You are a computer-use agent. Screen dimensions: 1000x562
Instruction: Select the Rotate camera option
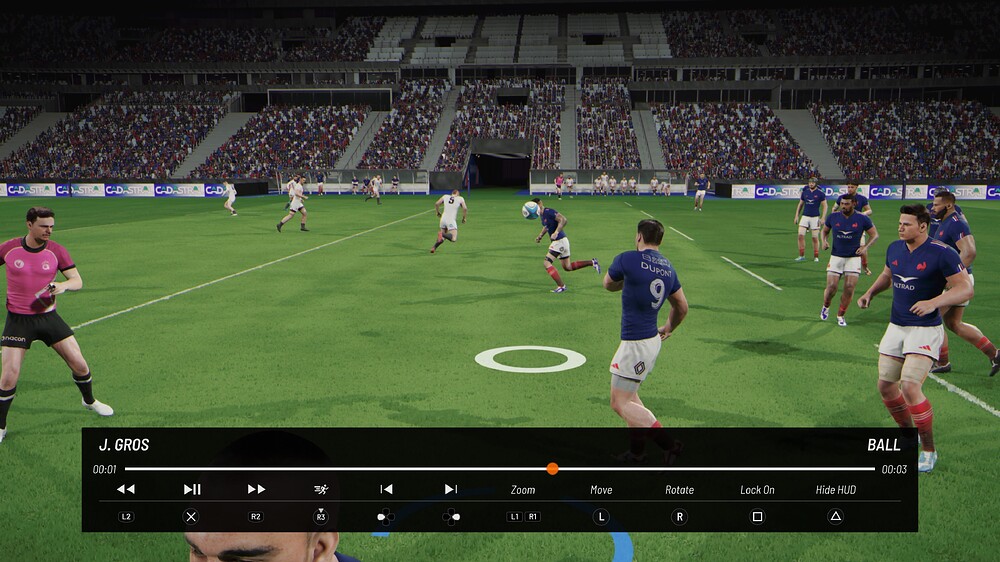point(679,490)
